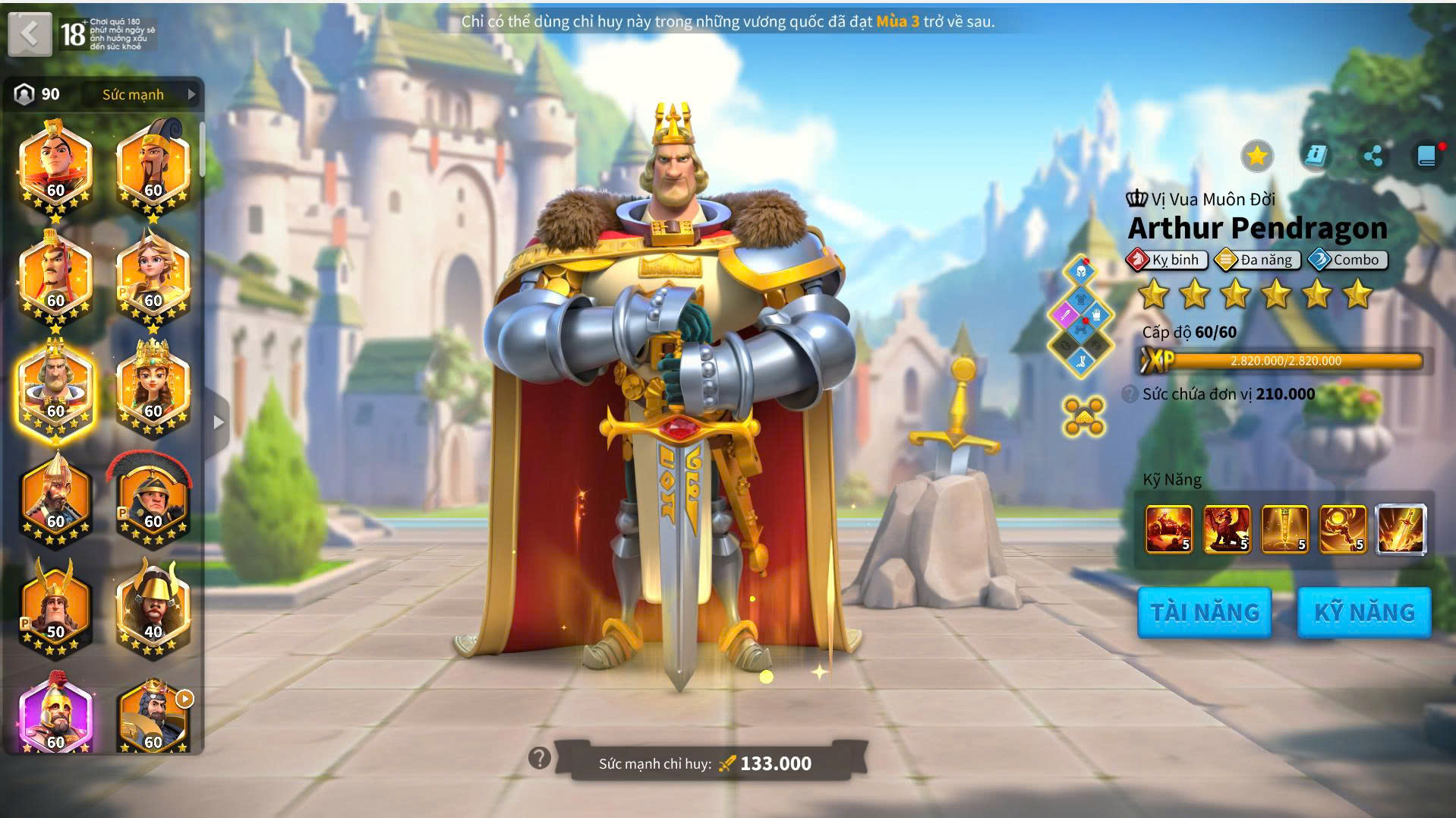Open help next to Sức mạnh chỉ huy
Screen dimensions: 1456x818
(x=539, y=757)
